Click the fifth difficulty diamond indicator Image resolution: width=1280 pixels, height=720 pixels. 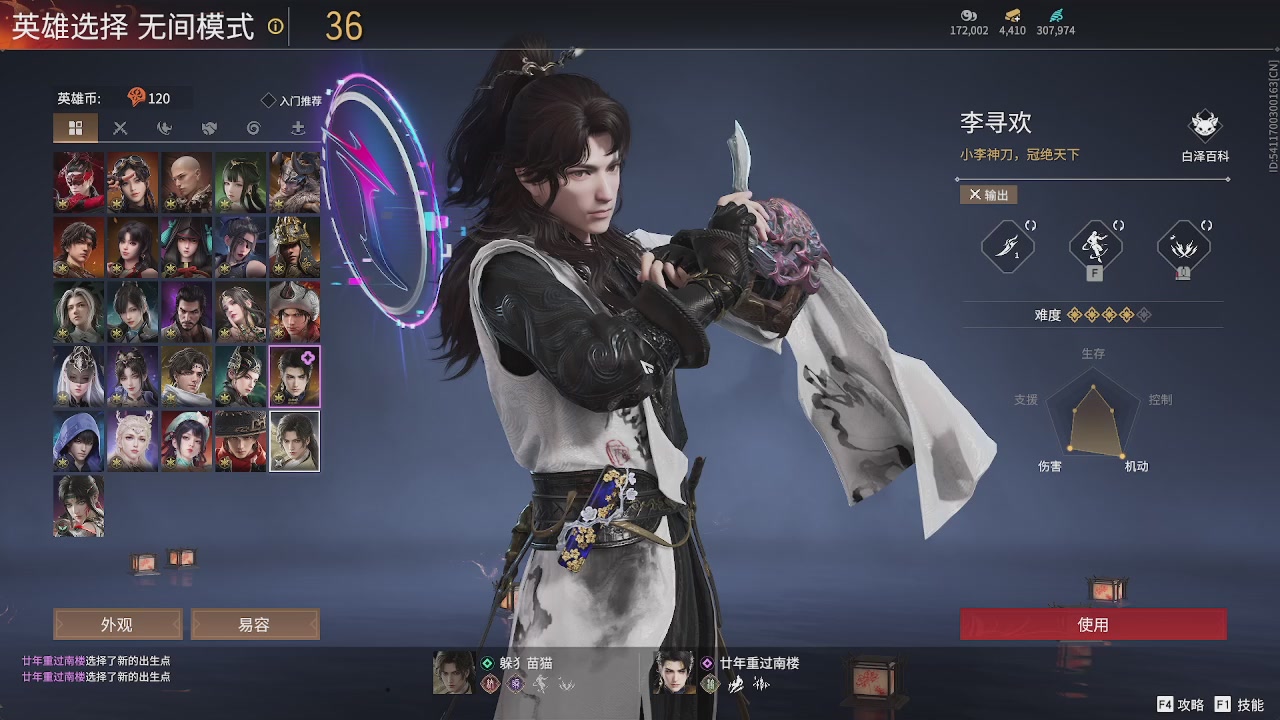tap(1146, 314)
